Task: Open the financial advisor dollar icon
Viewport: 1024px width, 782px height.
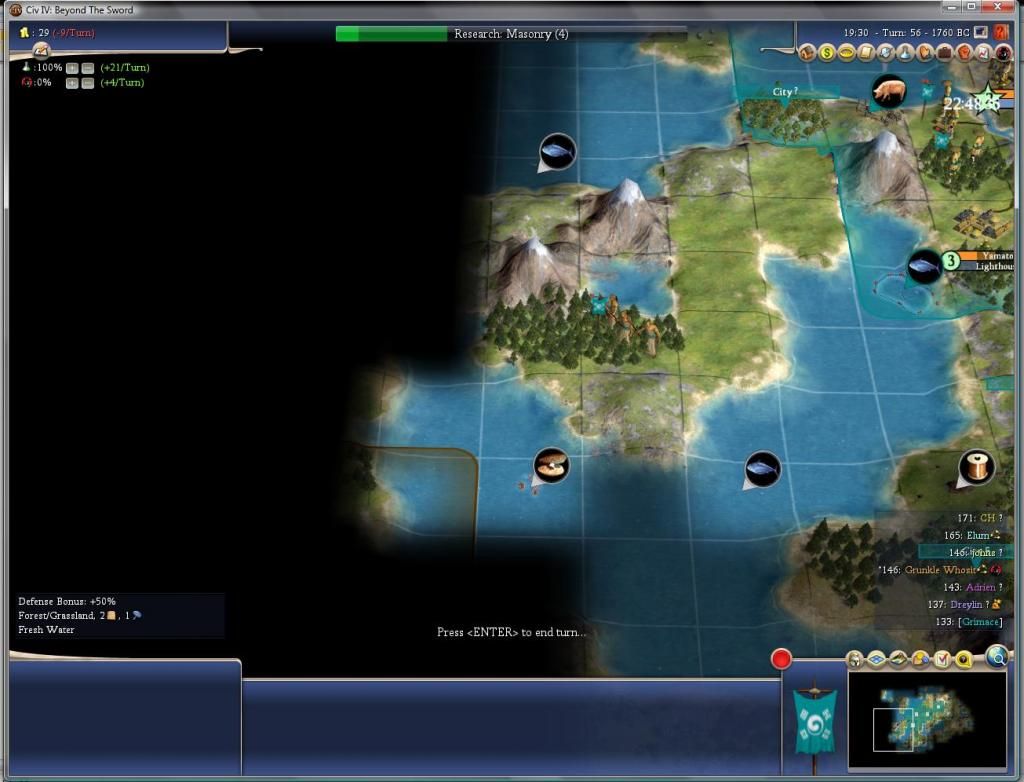Action: [827, 53]
